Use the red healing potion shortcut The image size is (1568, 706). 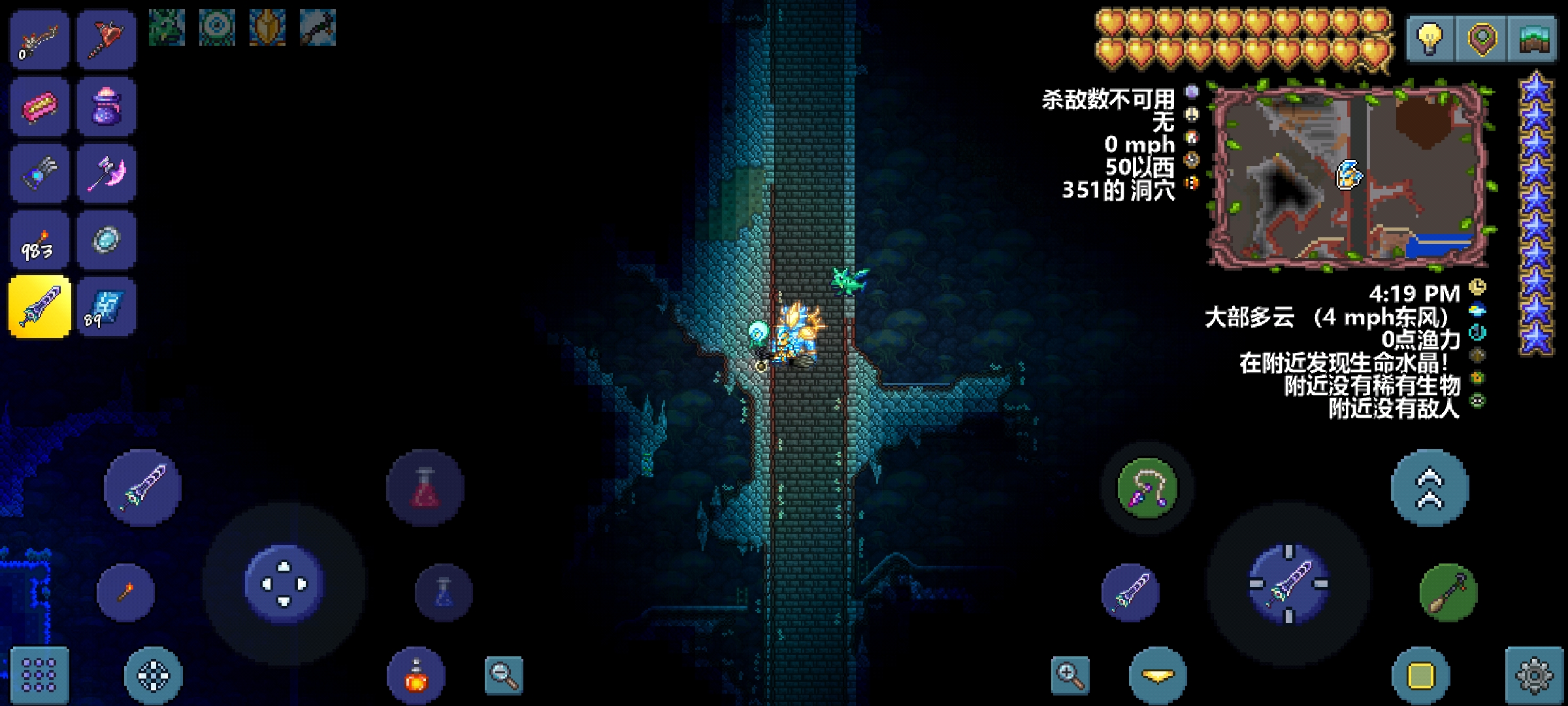(425, 488)
